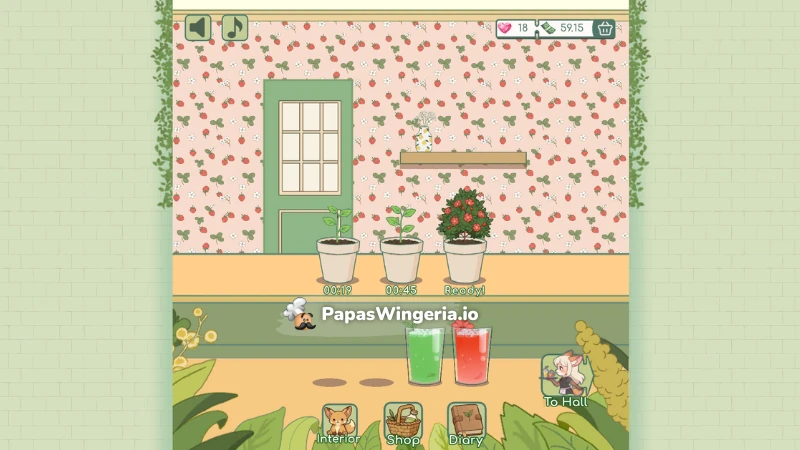This screenshot has height=450, width=800.
Task: Open the Diary book
Action: coord(465,424)
